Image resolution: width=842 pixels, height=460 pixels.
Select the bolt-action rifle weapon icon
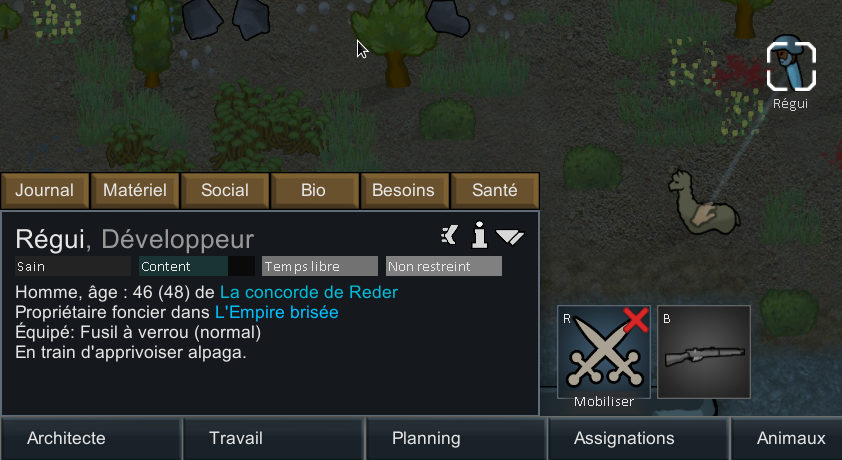point(704,351)
